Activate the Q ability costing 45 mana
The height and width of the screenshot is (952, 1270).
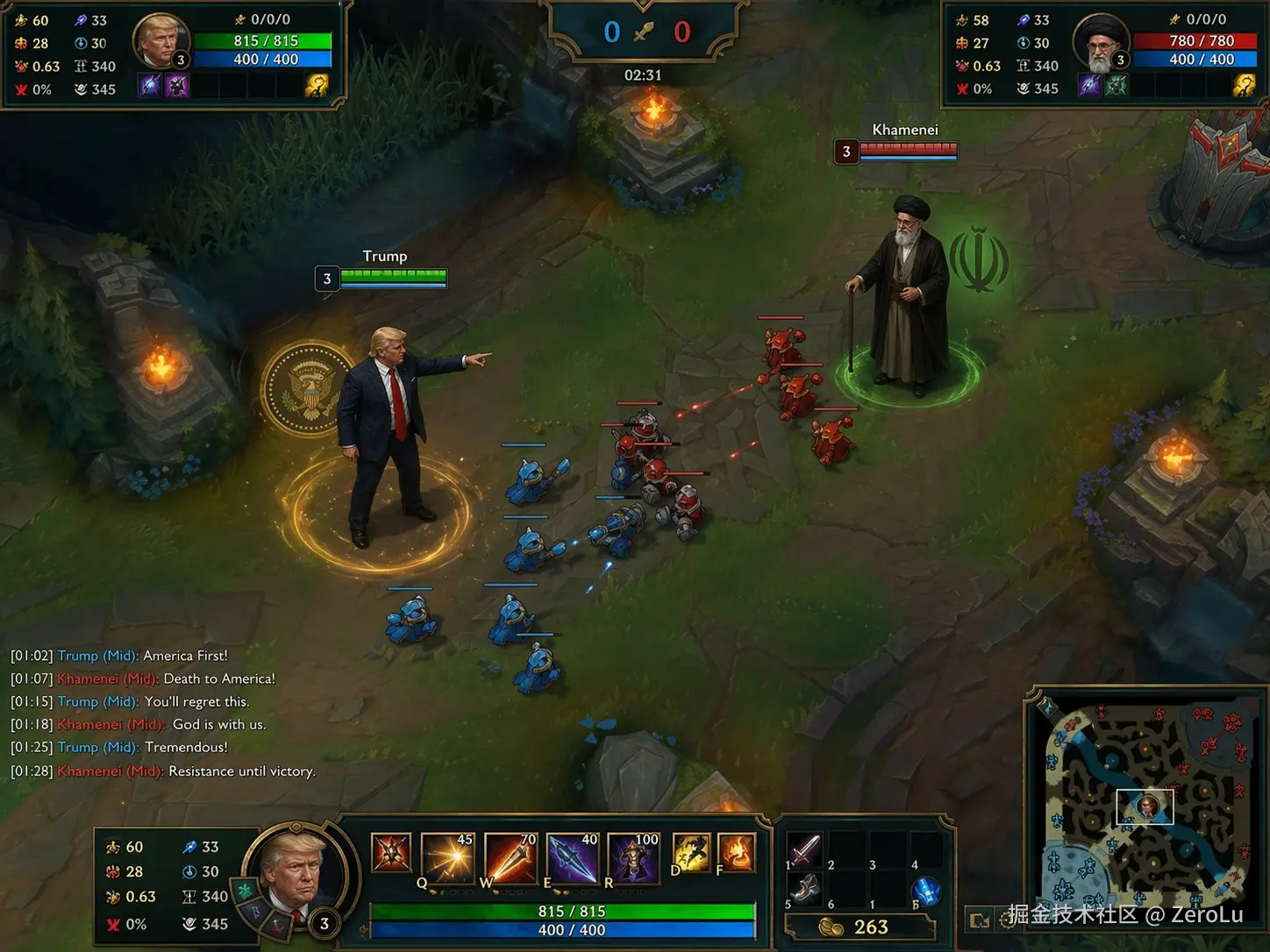(x=448, y=856)
